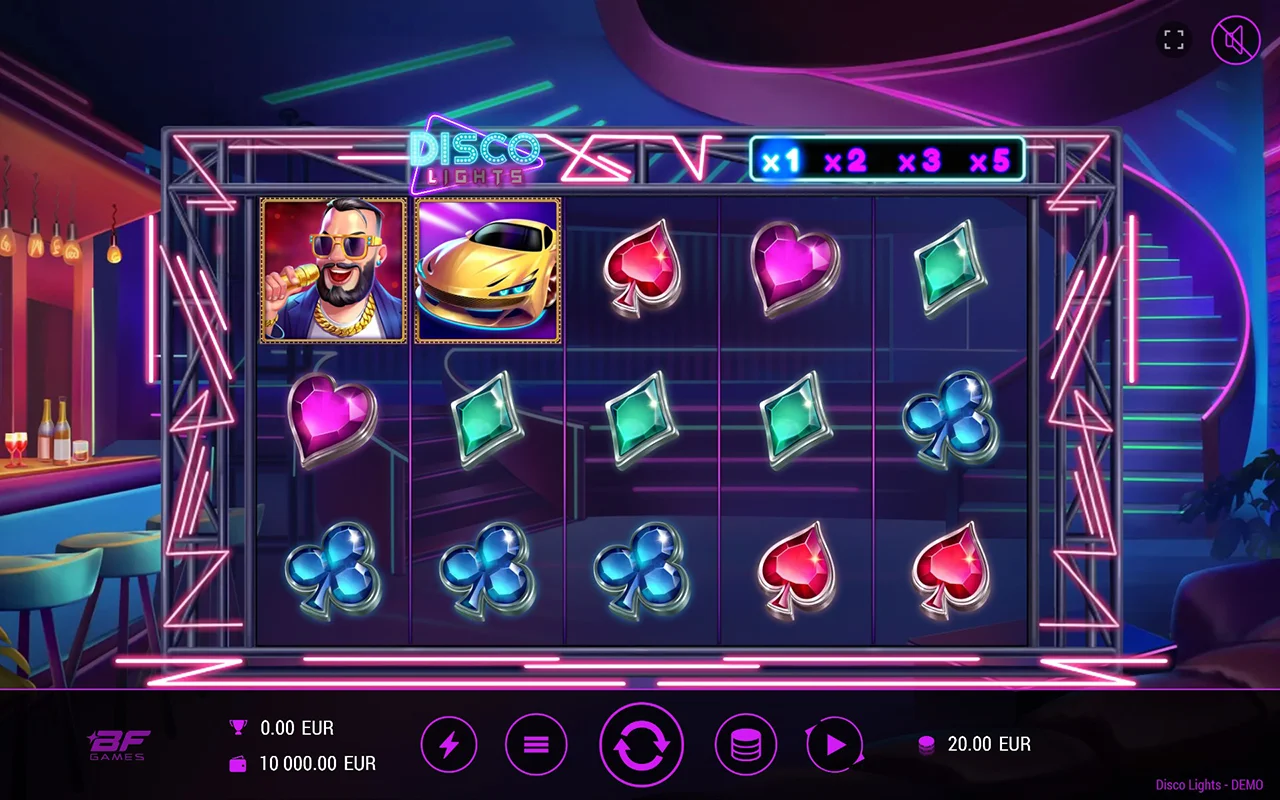Activate the lightning bolt turbo button

(x=449, y=745)
